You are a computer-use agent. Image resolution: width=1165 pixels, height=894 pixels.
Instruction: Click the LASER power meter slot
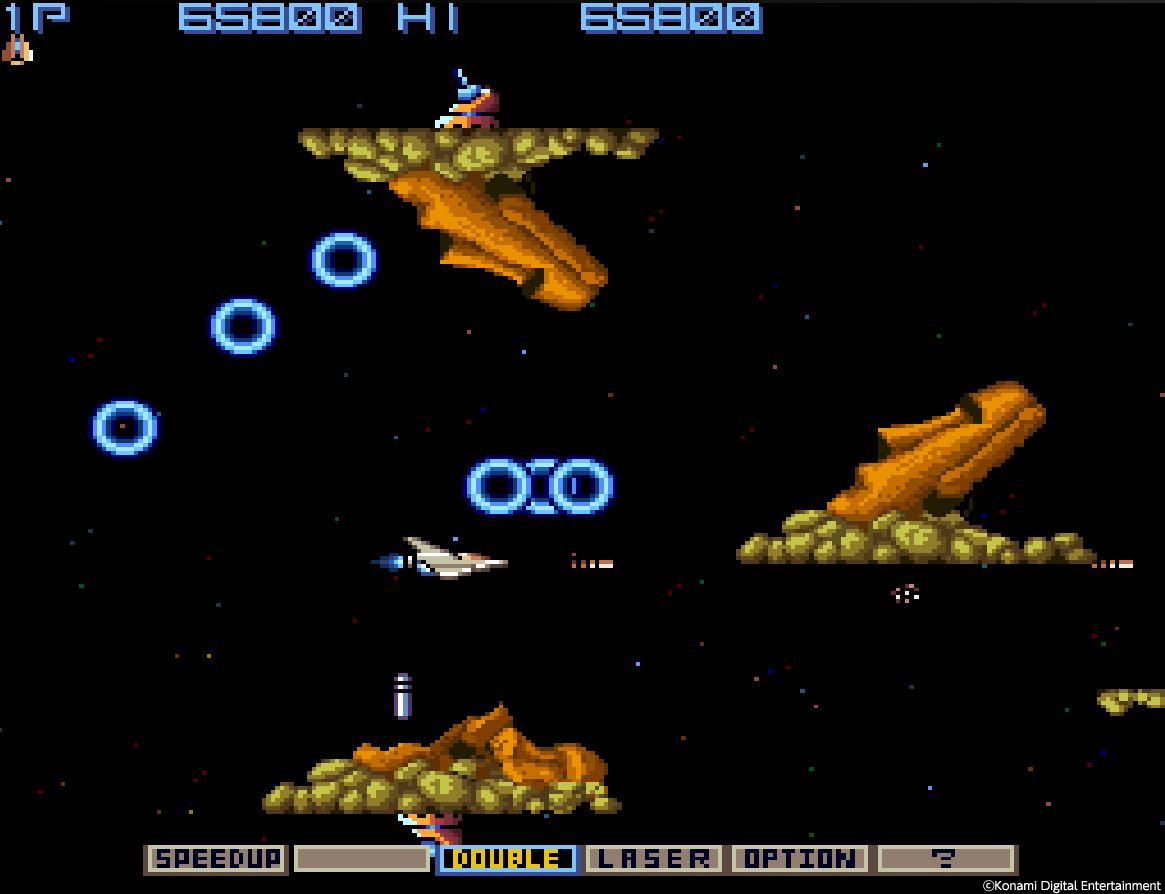pos(653,859)
